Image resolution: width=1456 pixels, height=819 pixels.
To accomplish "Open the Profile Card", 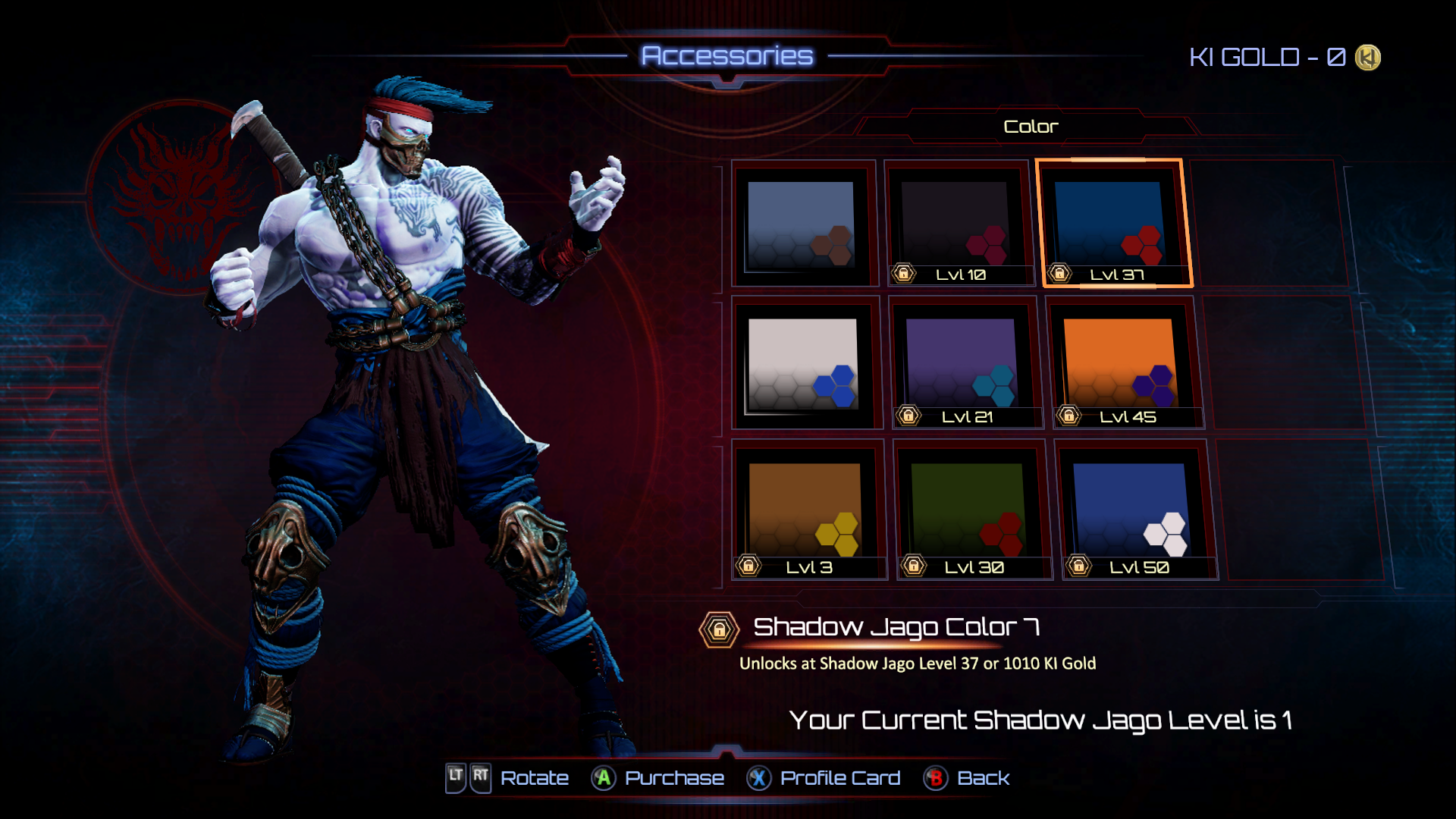I will 824,778.
